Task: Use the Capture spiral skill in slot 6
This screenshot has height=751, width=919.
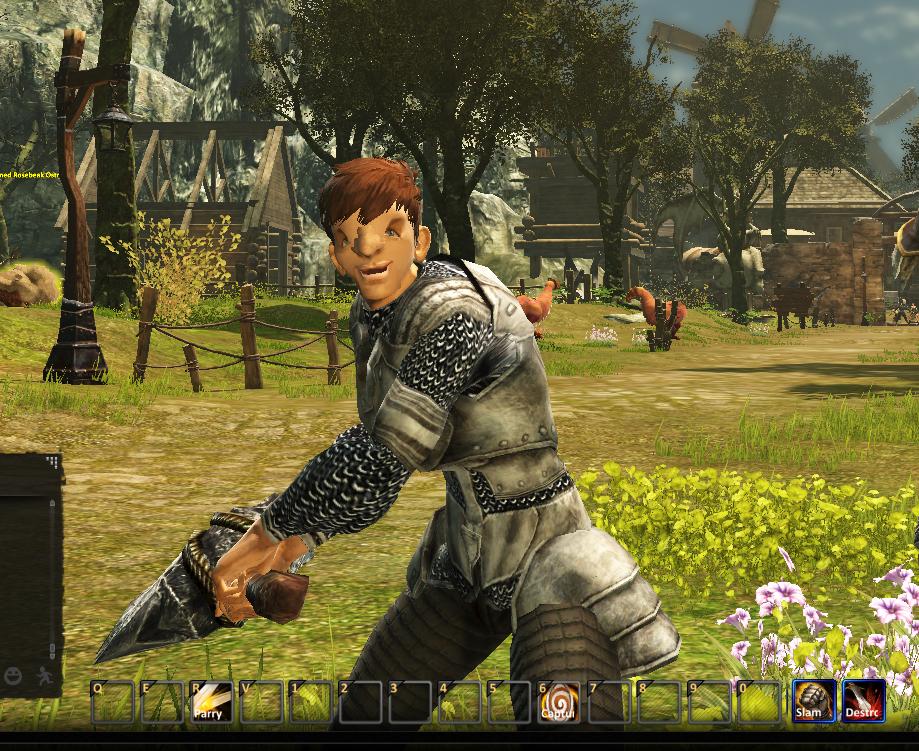Action: [x=558, y=702]
